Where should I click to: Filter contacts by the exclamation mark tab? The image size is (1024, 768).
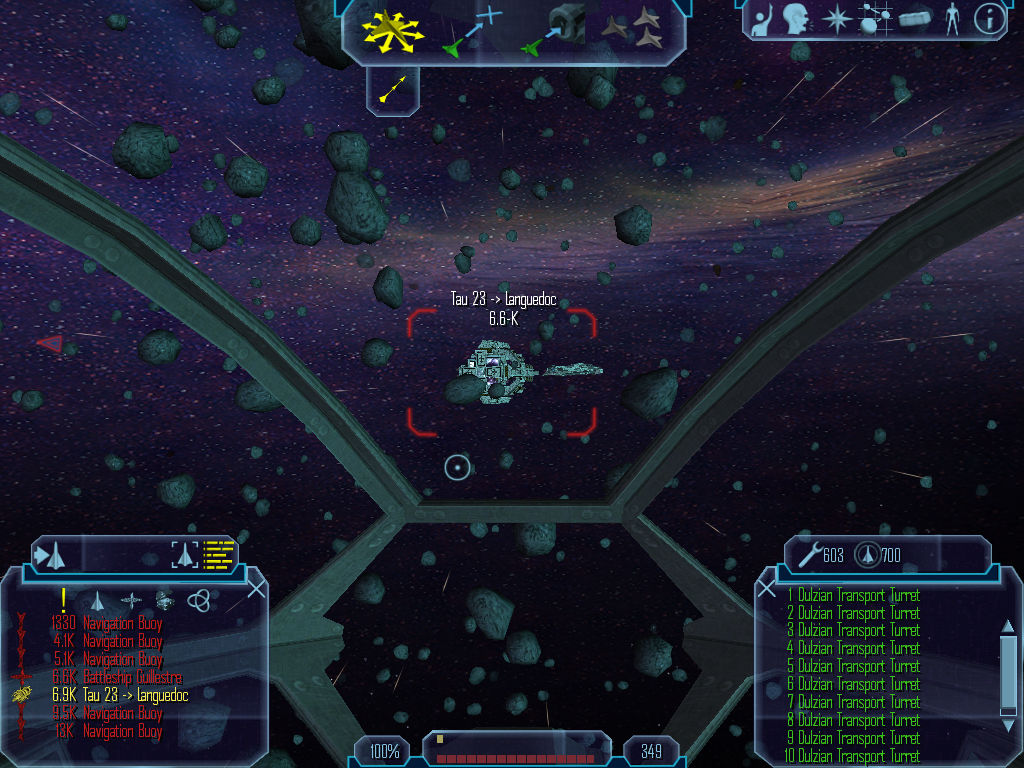(x=63, y=600)
